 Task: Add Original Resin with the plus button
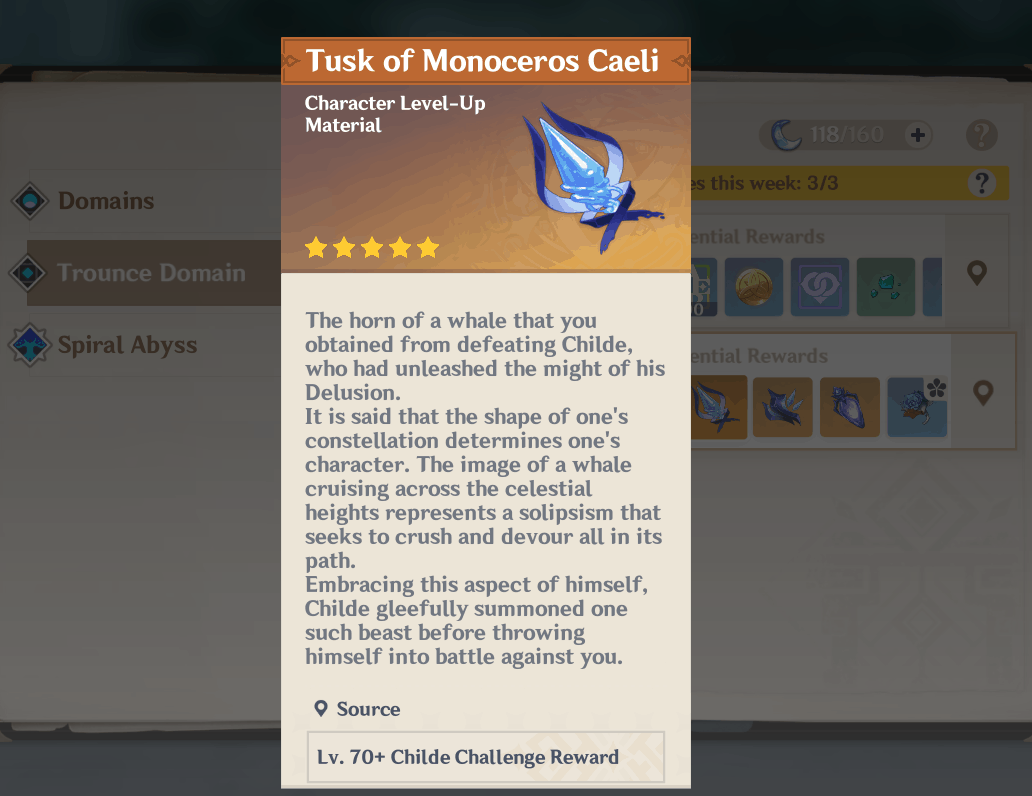pyautogui.click(x=917, y=135)
